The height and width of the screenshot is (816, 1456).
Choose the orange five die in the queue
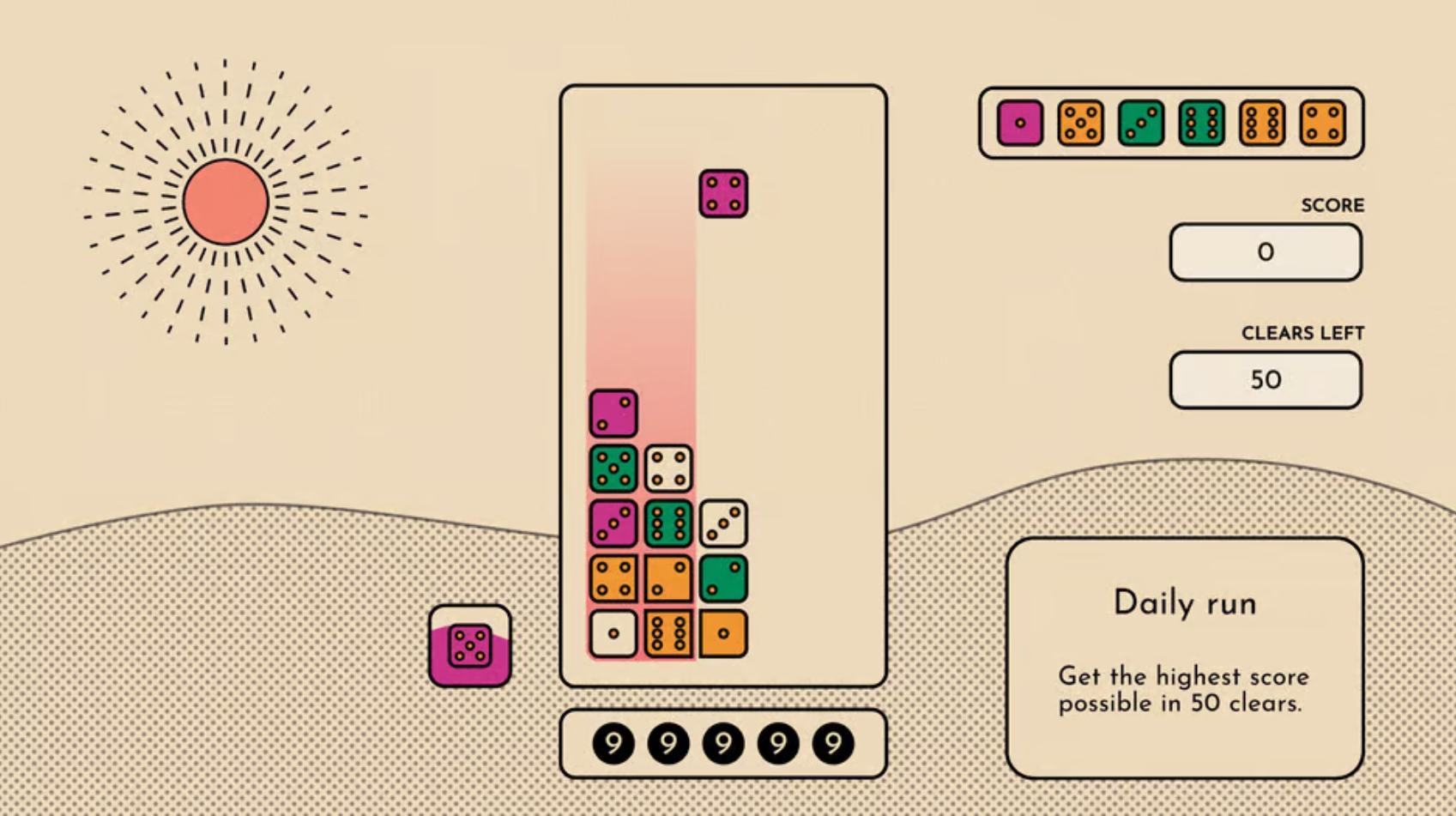[1080, 123]
